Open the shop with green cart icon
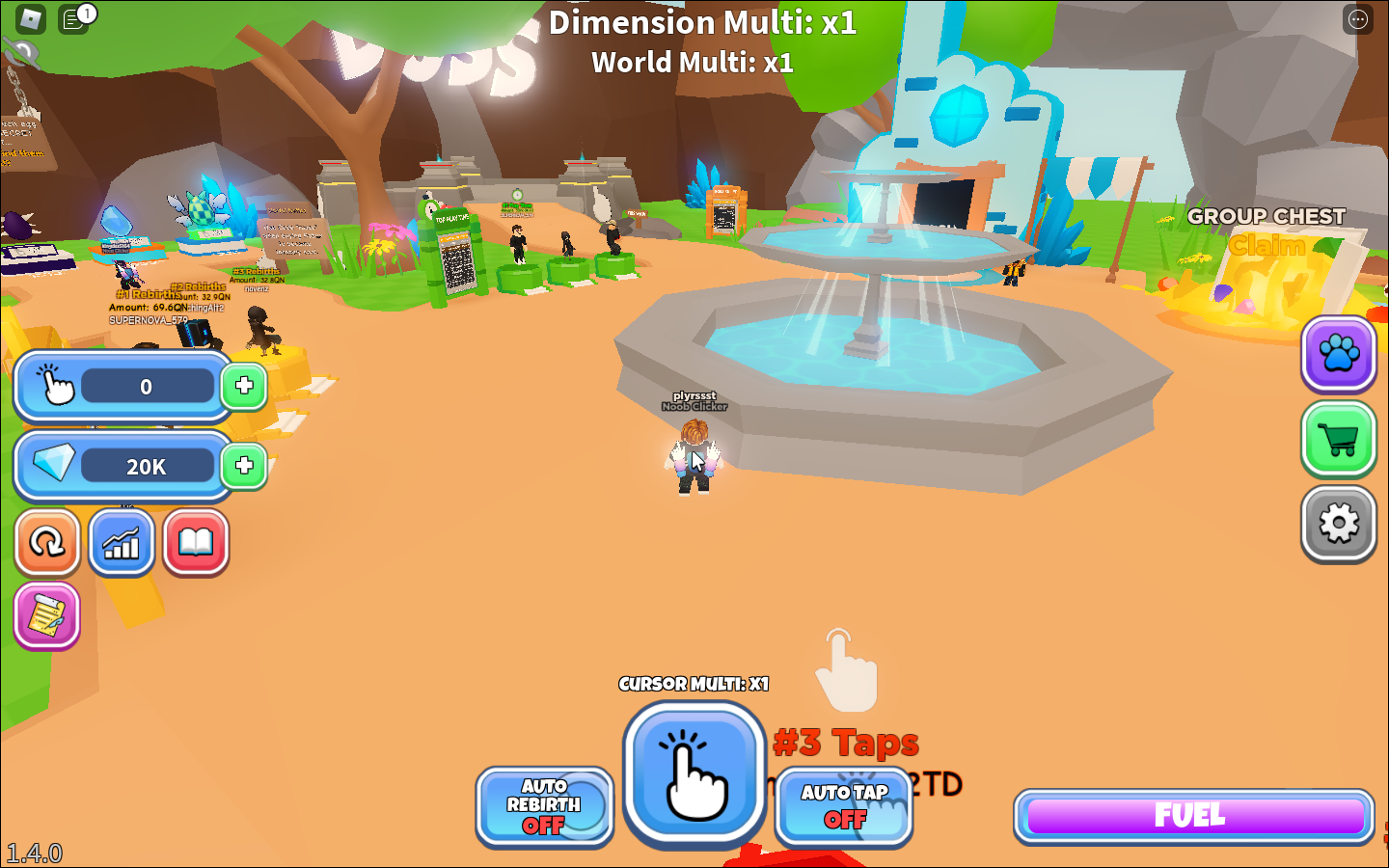 tap(1338, 440)
